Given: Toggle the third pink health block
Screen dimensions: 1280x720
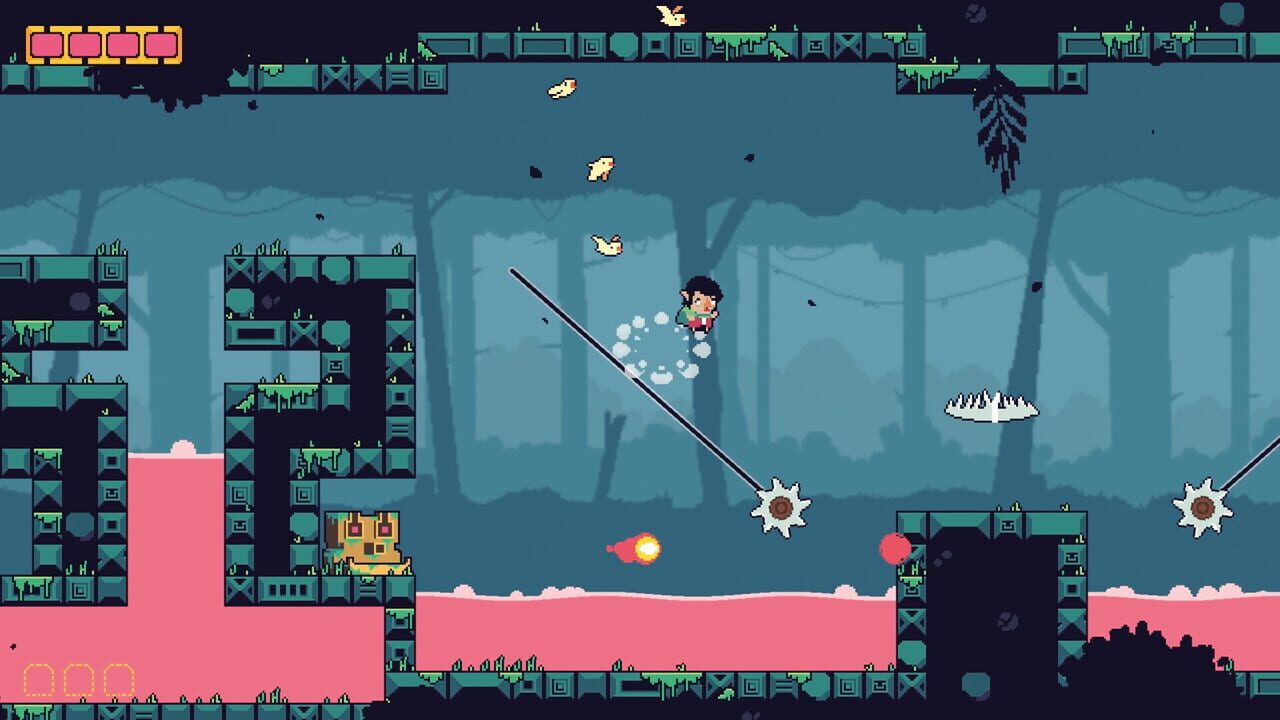Looking at the screenshot, I should 122,46.
